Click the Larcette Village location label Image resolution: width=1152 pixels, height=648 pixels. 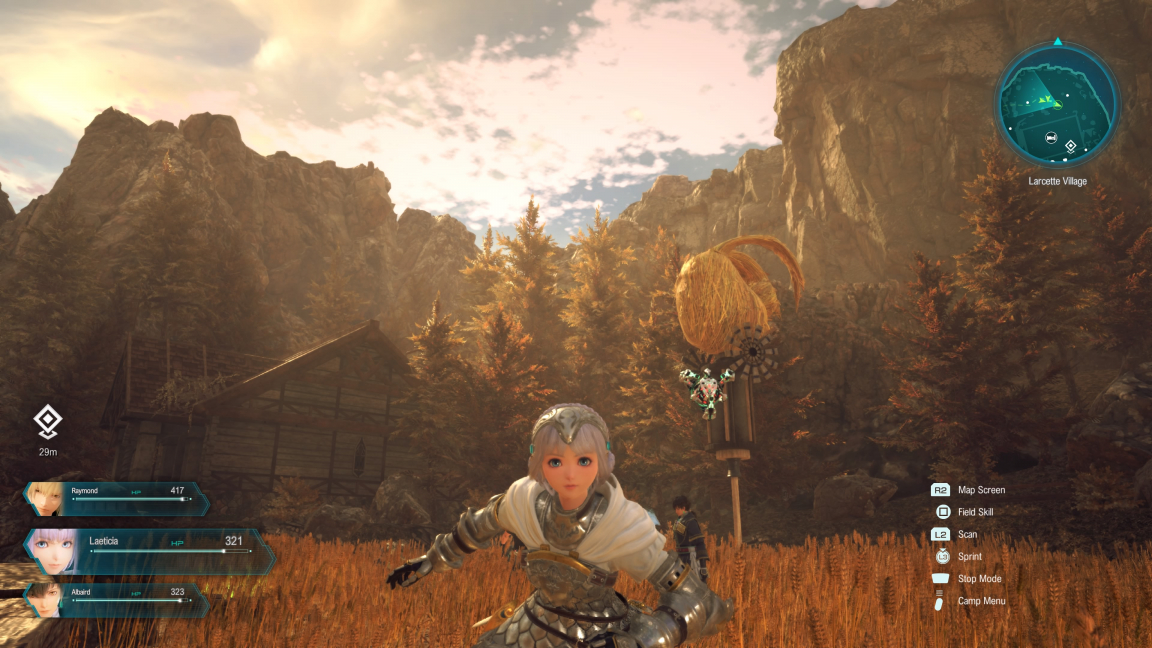[1057, 181]
